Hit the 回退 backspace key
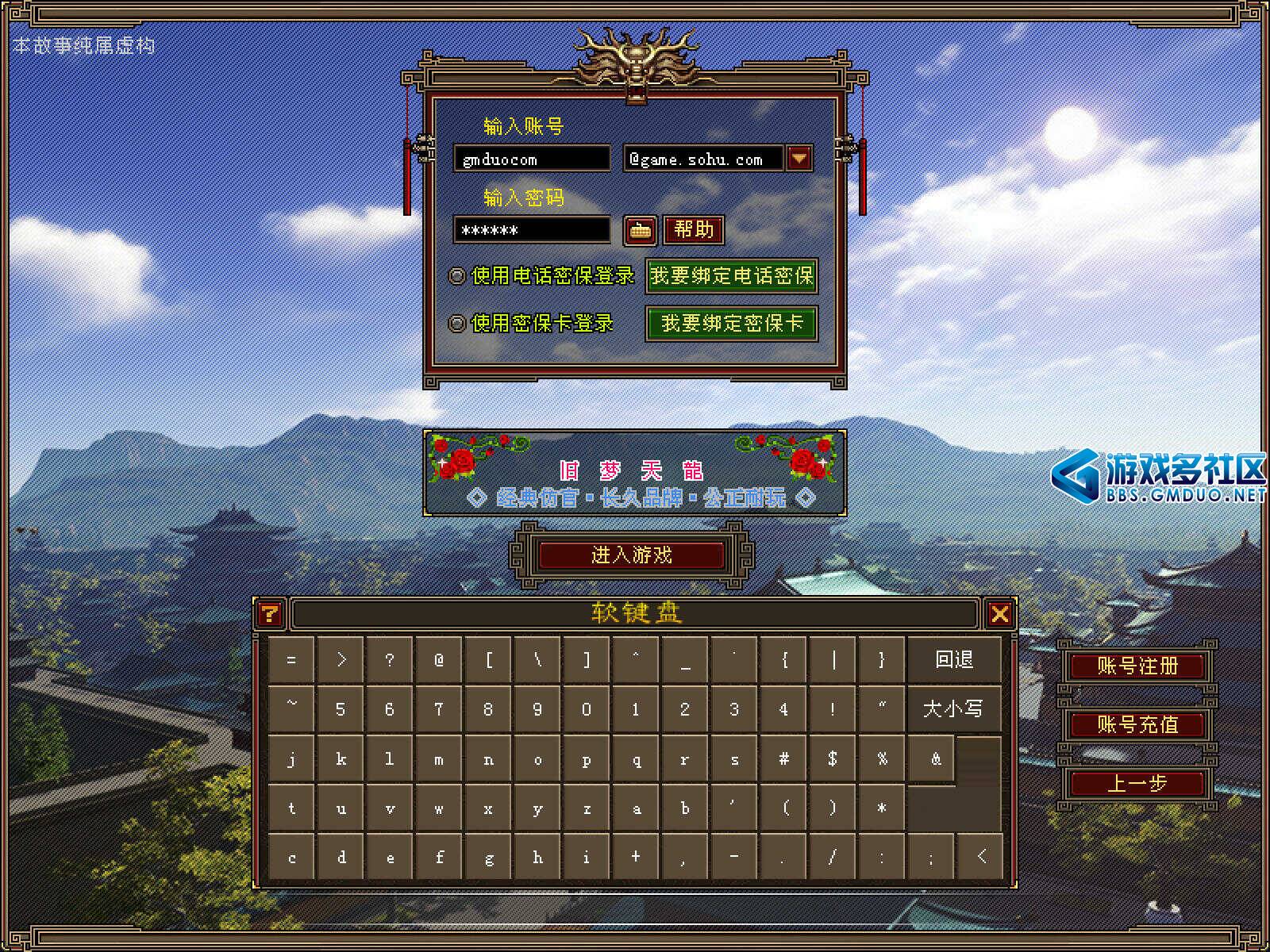This screenshot has height=952, width=1270. (x=953, y=660)
